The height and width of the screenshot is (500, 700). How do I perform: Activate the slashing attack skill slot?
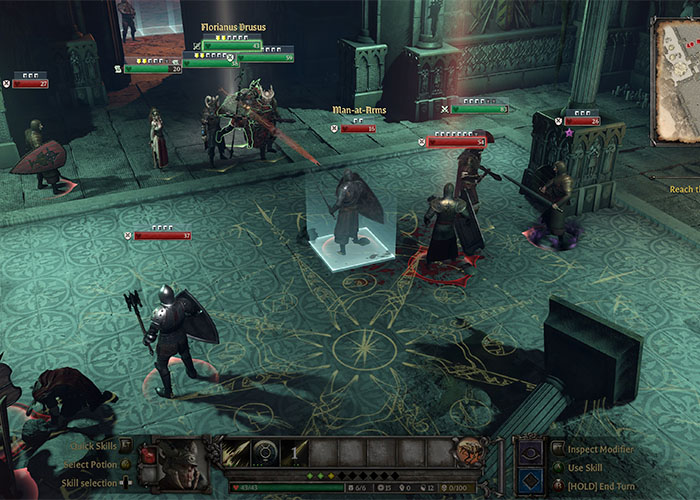tap(237, 453)
